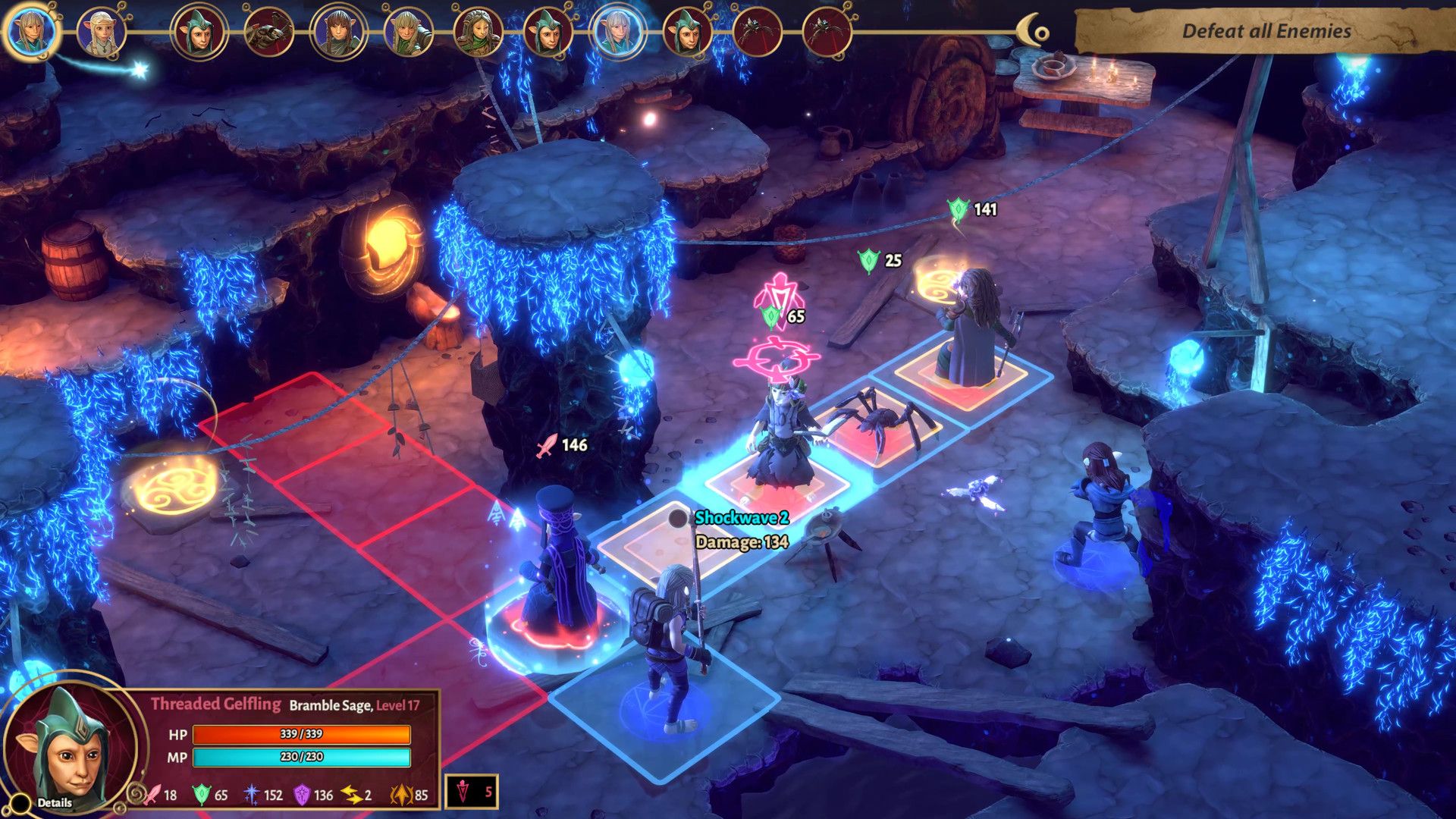This screenshot has width=1456, height=819.
Task: Click the crescent moon icon beside the objective banner
Action: (x=1031, y=29)
